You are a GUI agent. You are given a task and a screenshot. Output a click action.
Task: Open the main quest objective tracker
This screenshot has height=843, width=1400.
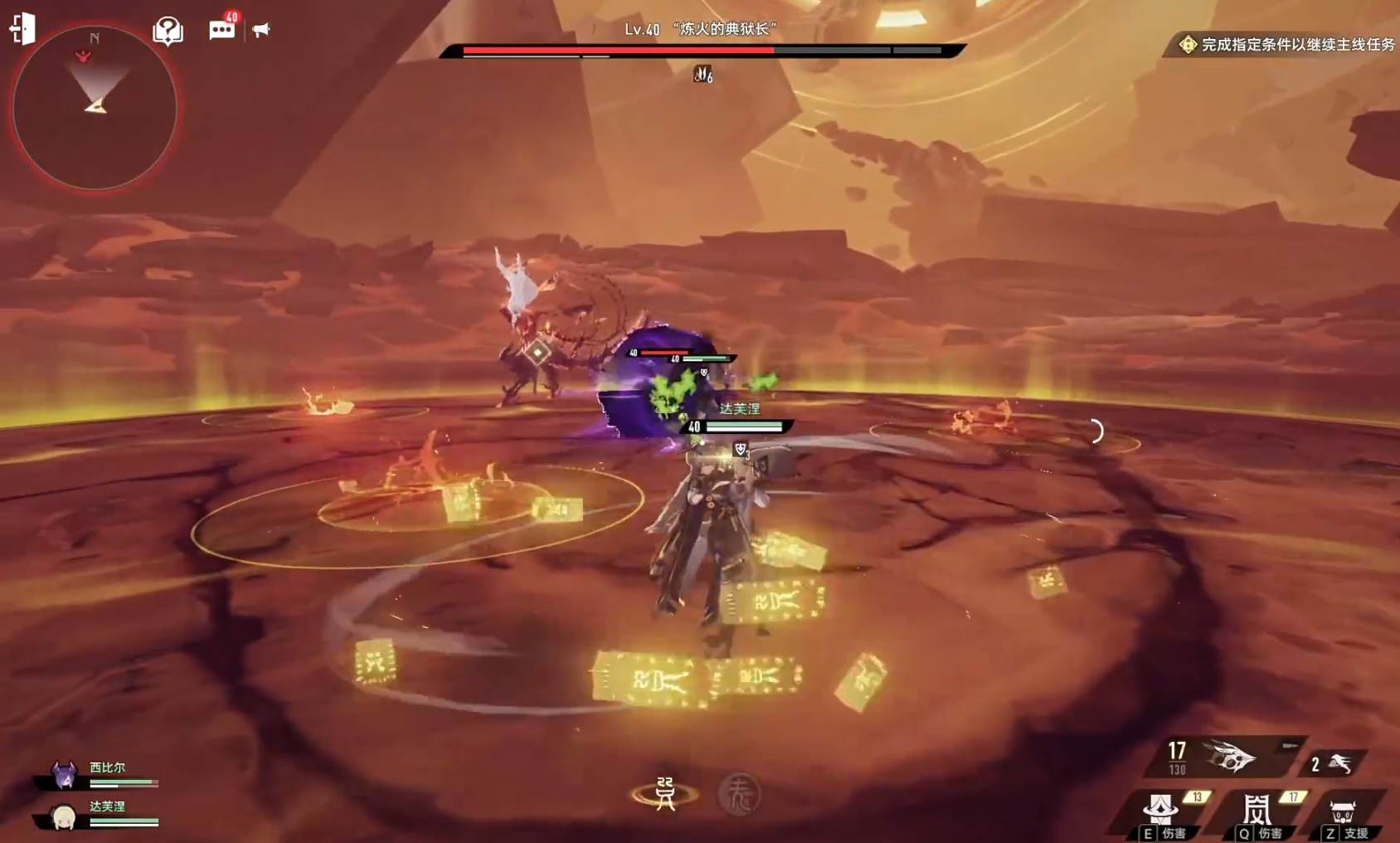tap(1287, 45)
